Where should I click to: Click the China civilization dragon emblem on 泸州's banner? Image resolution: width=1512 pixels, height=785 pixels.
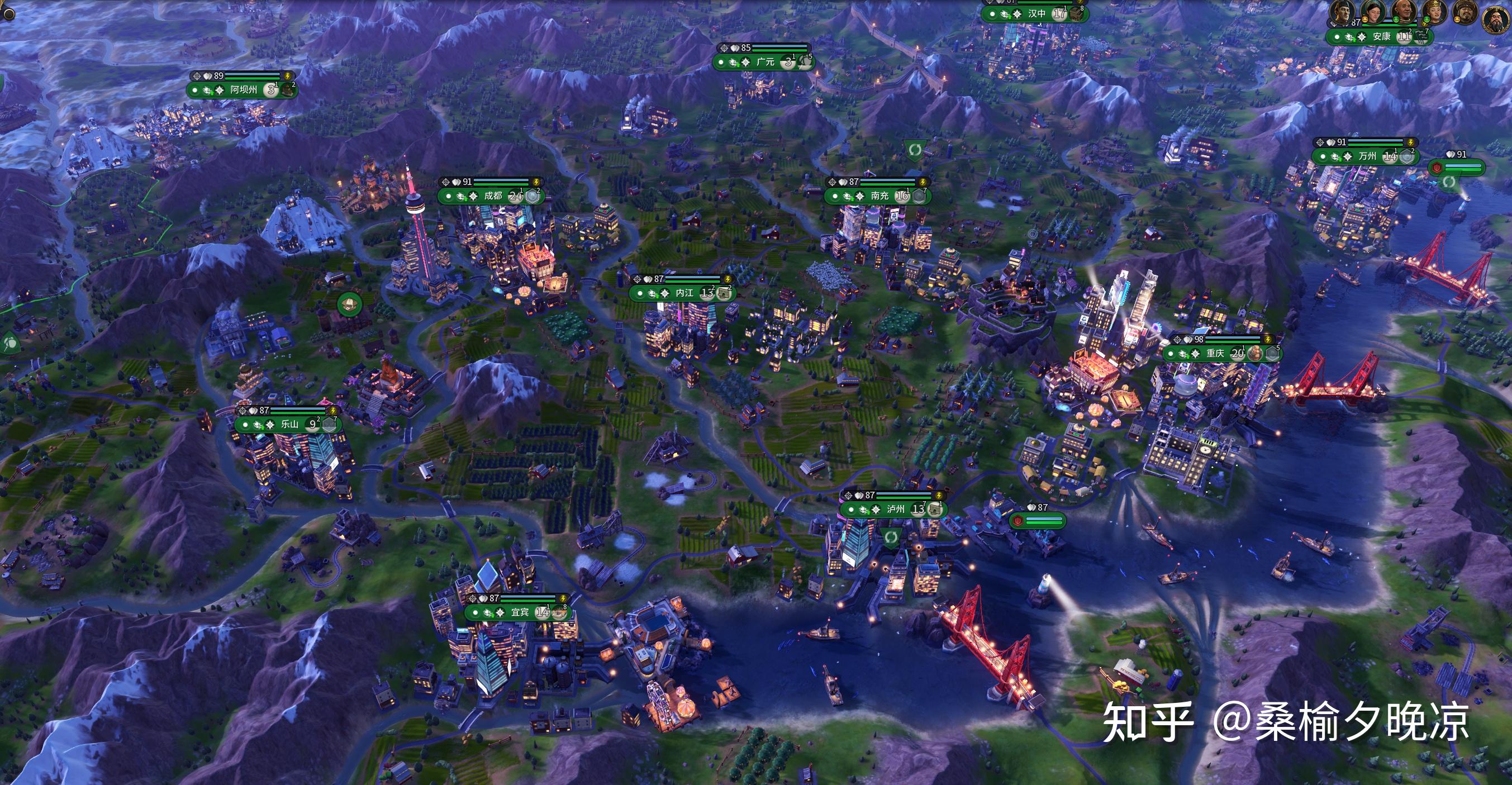863,511
